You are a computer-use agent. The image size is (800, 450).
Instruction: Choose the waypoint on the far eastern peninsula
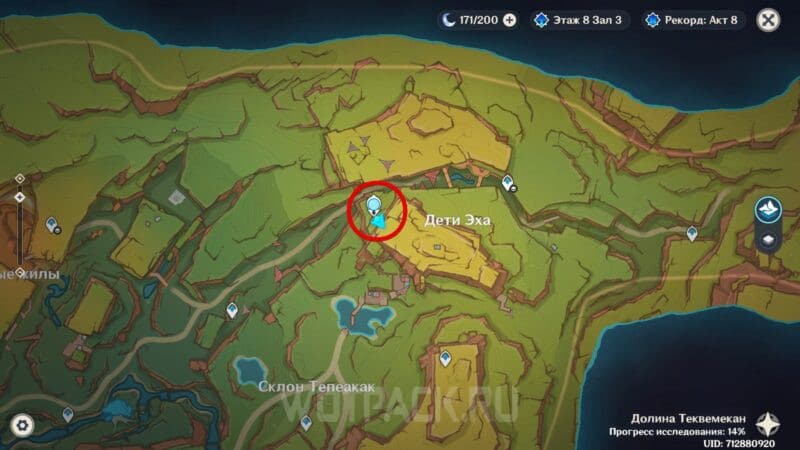(x=691, y=232)
